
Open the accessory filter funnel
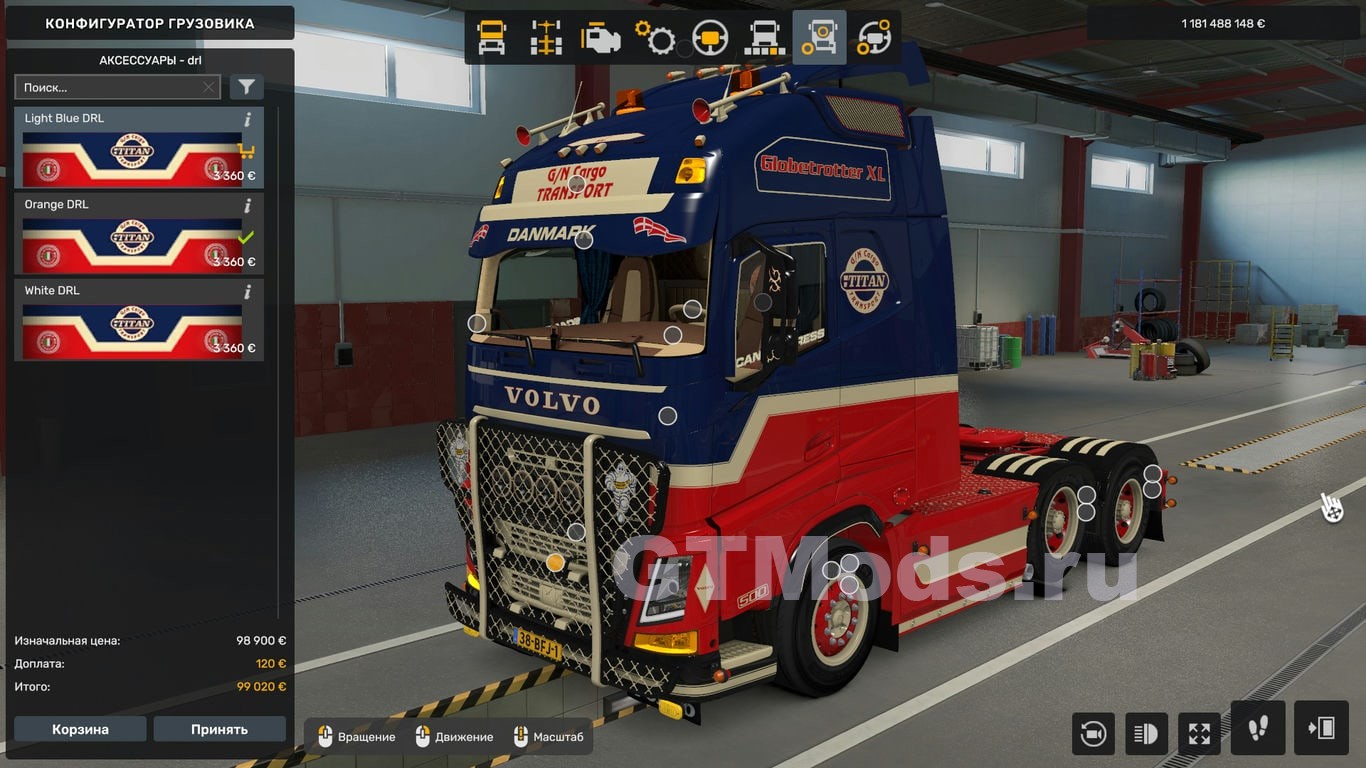click(246, 87)
